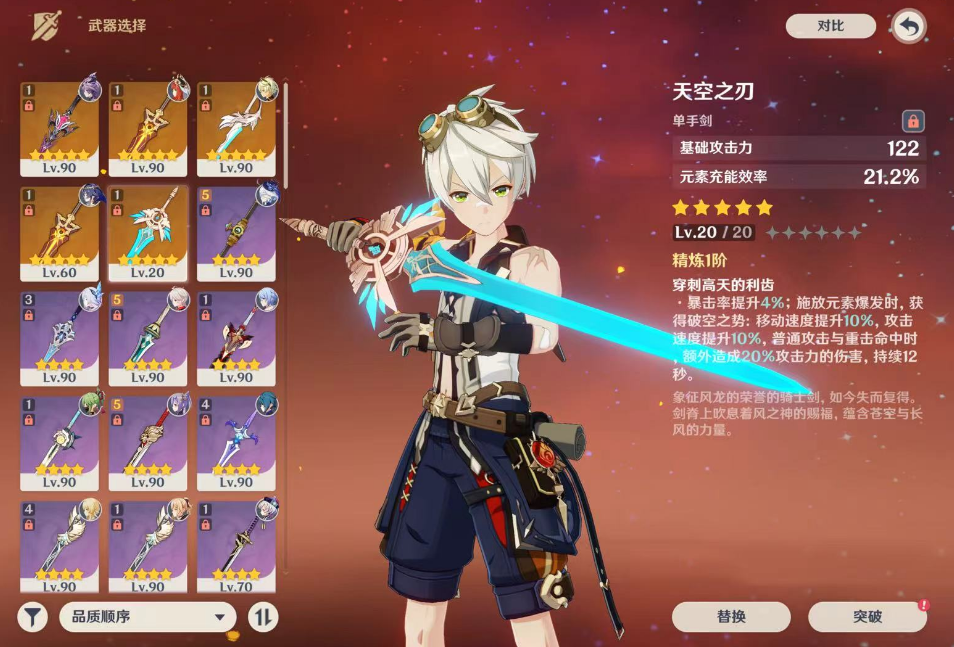Viewport: 954px width, 647px height.
Task: Reverse the sort order with the arrows
Action: [x=262, y=617]
